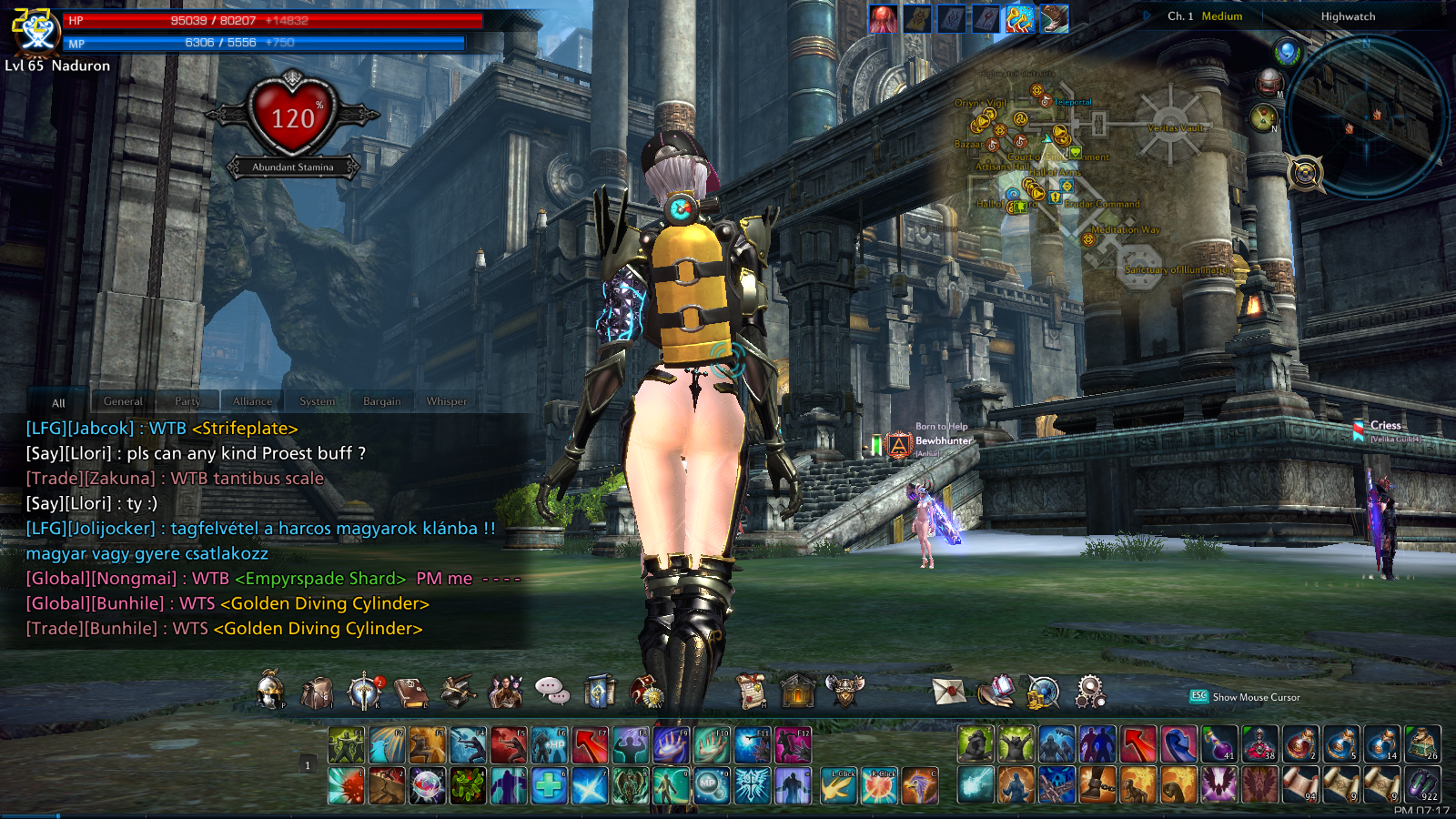Open the settings gears icon
This screenshot has height=819, width=1456.
(x=1089, y=693)
